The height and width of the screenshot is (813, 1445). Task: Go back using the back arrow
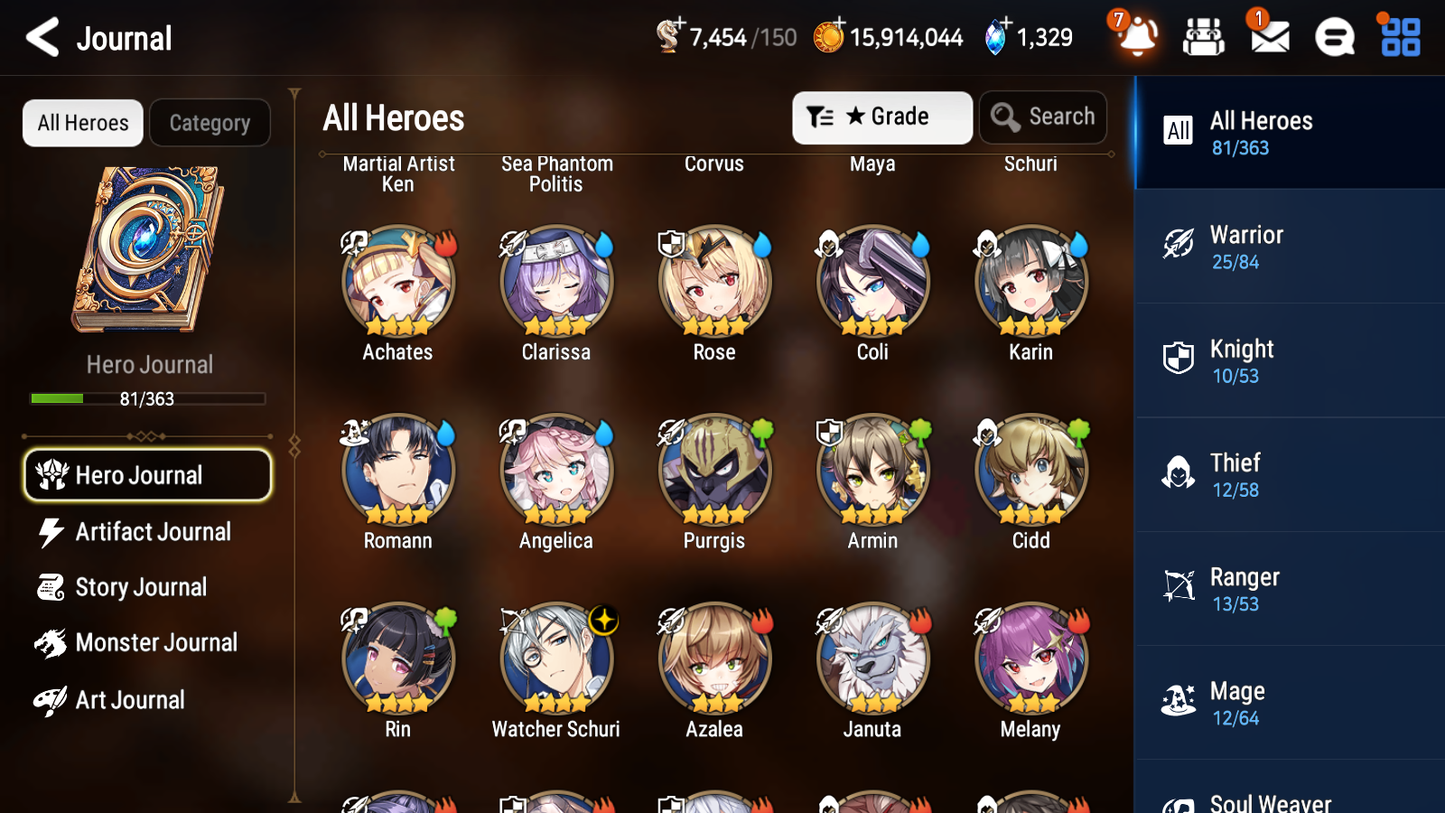coord(42,36)
